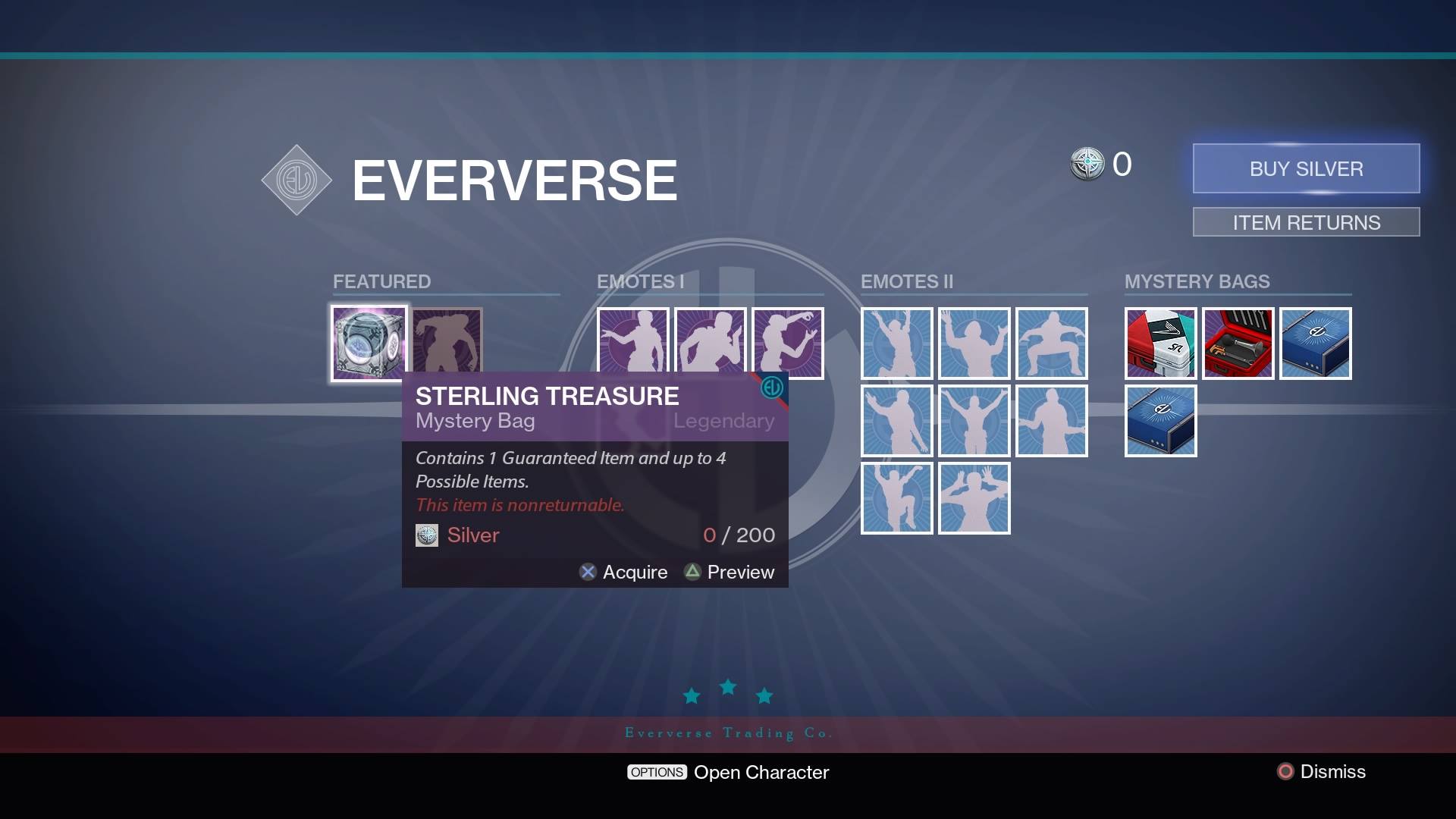Select the bottom-right emote under Emotes II
Image resolution: width=1456 pixels, height=819 pixels.
[974, 498]
